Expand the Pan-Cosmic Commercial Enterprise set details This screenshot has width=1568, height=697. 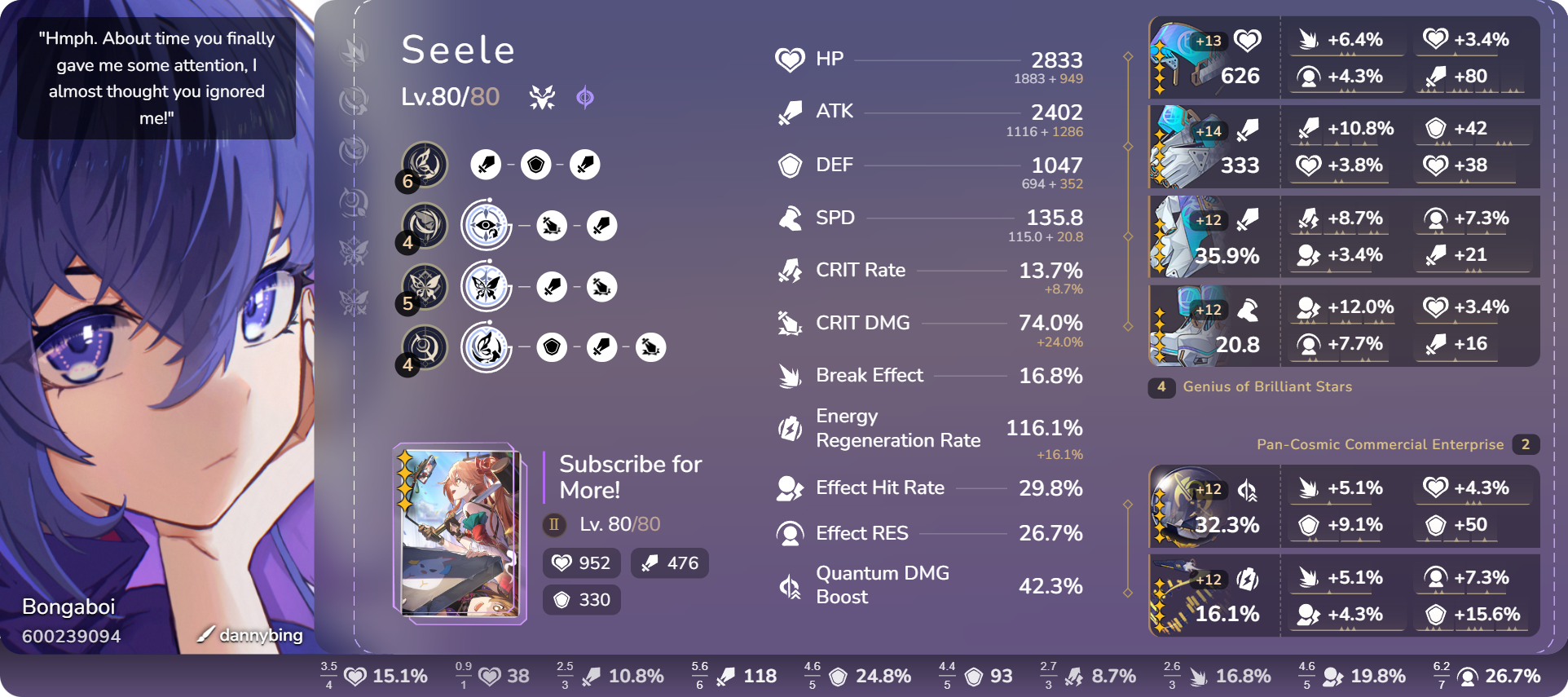click(1380, 444)
